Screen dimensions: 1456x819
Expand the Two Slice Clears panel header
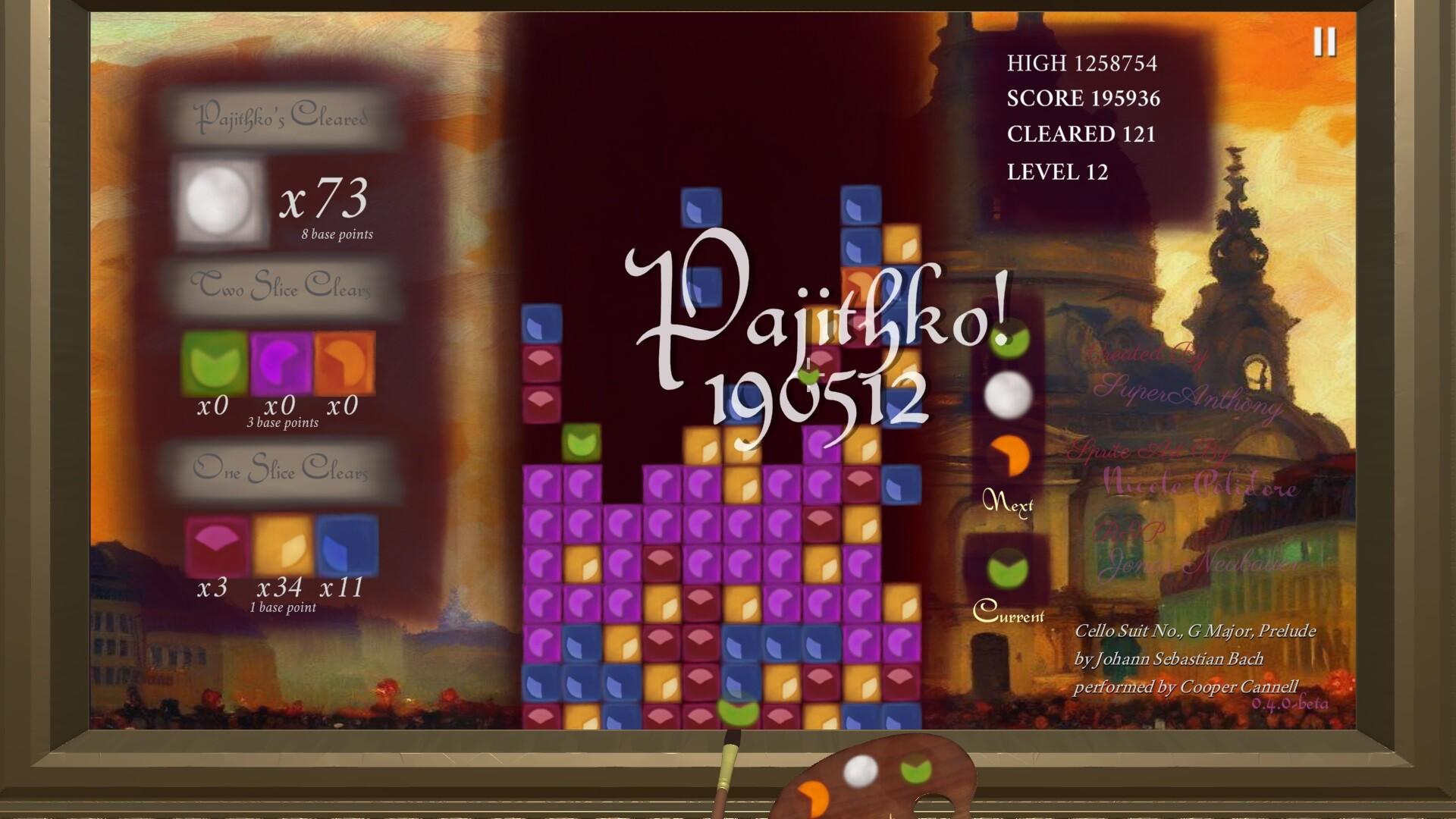coord(282,288)
